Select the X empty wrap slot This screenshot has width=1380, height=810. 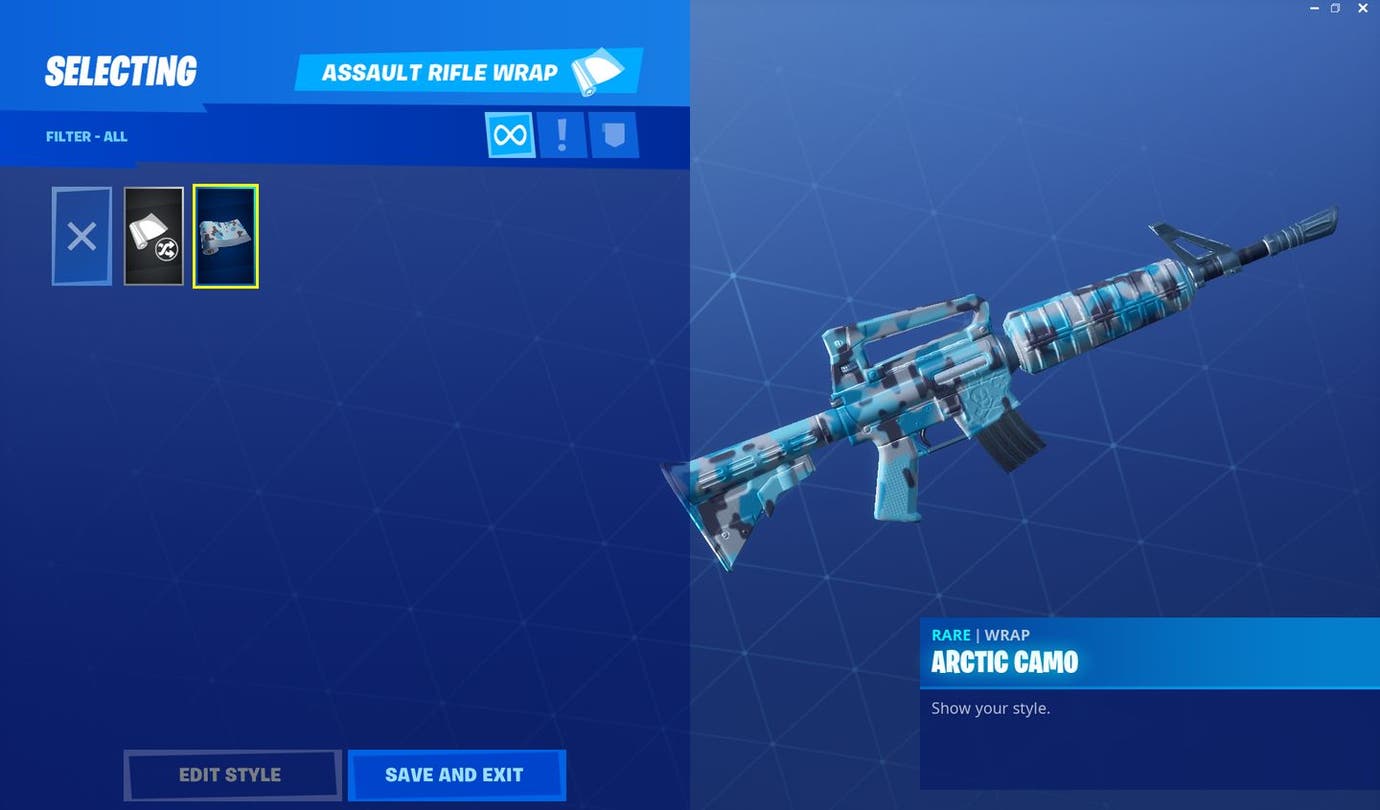81,236
